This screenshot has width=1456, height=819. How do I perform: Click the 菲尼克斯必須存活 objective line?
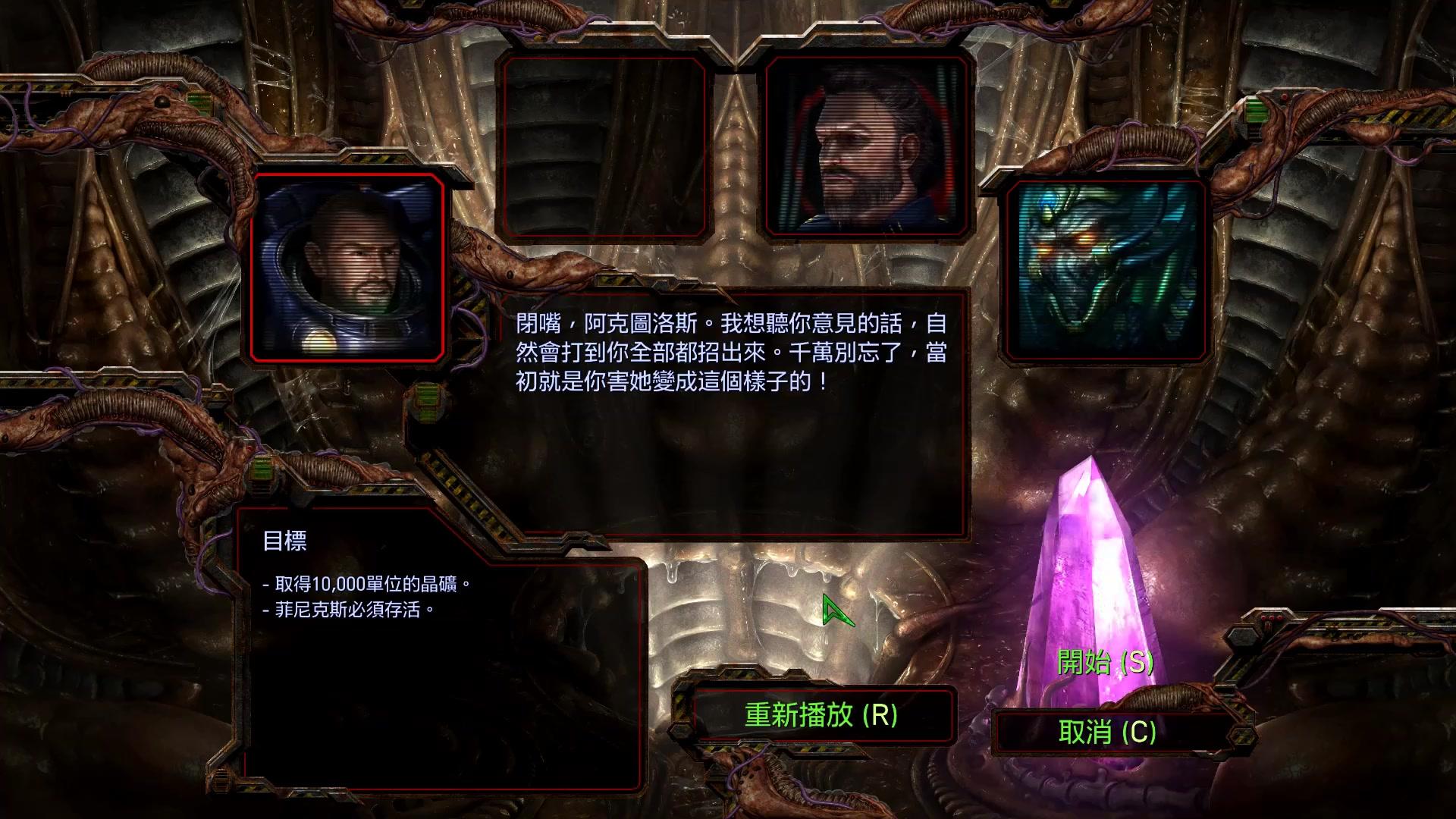tap(349, 610)
